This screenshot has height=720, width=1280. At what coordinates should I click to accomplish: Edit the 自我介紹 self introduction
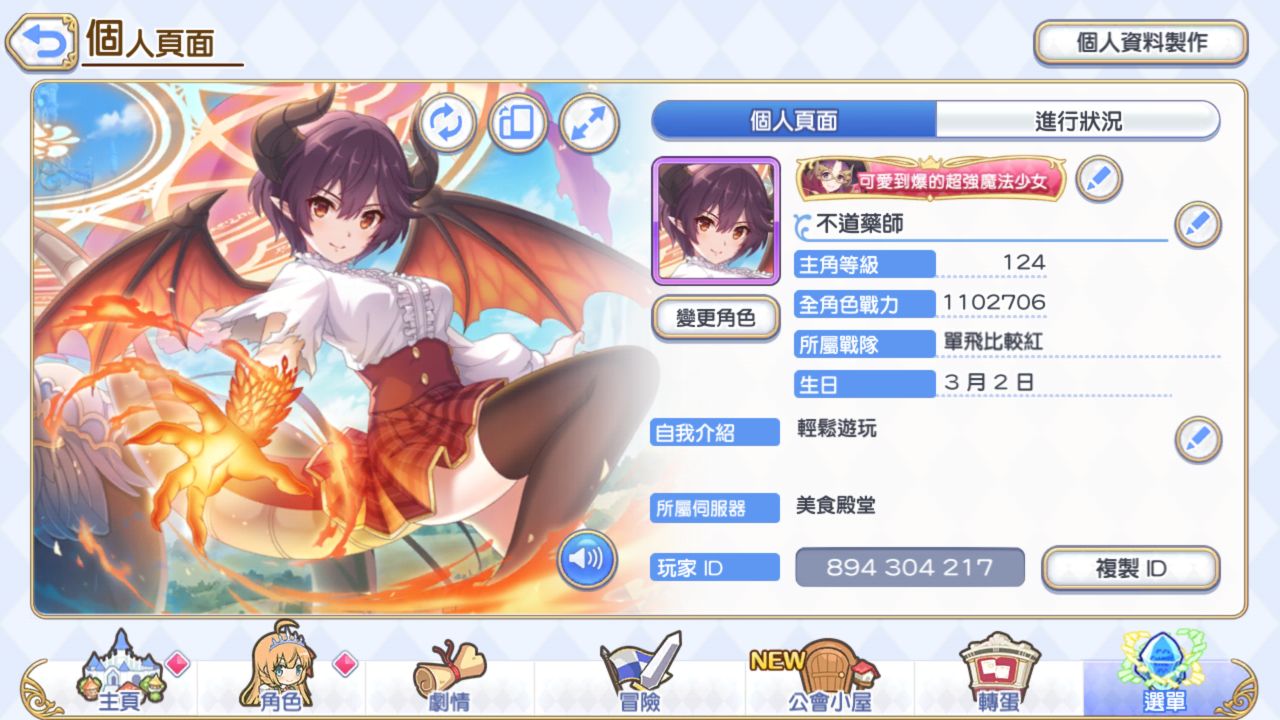pyautogui.click(x=1197, y=439)
